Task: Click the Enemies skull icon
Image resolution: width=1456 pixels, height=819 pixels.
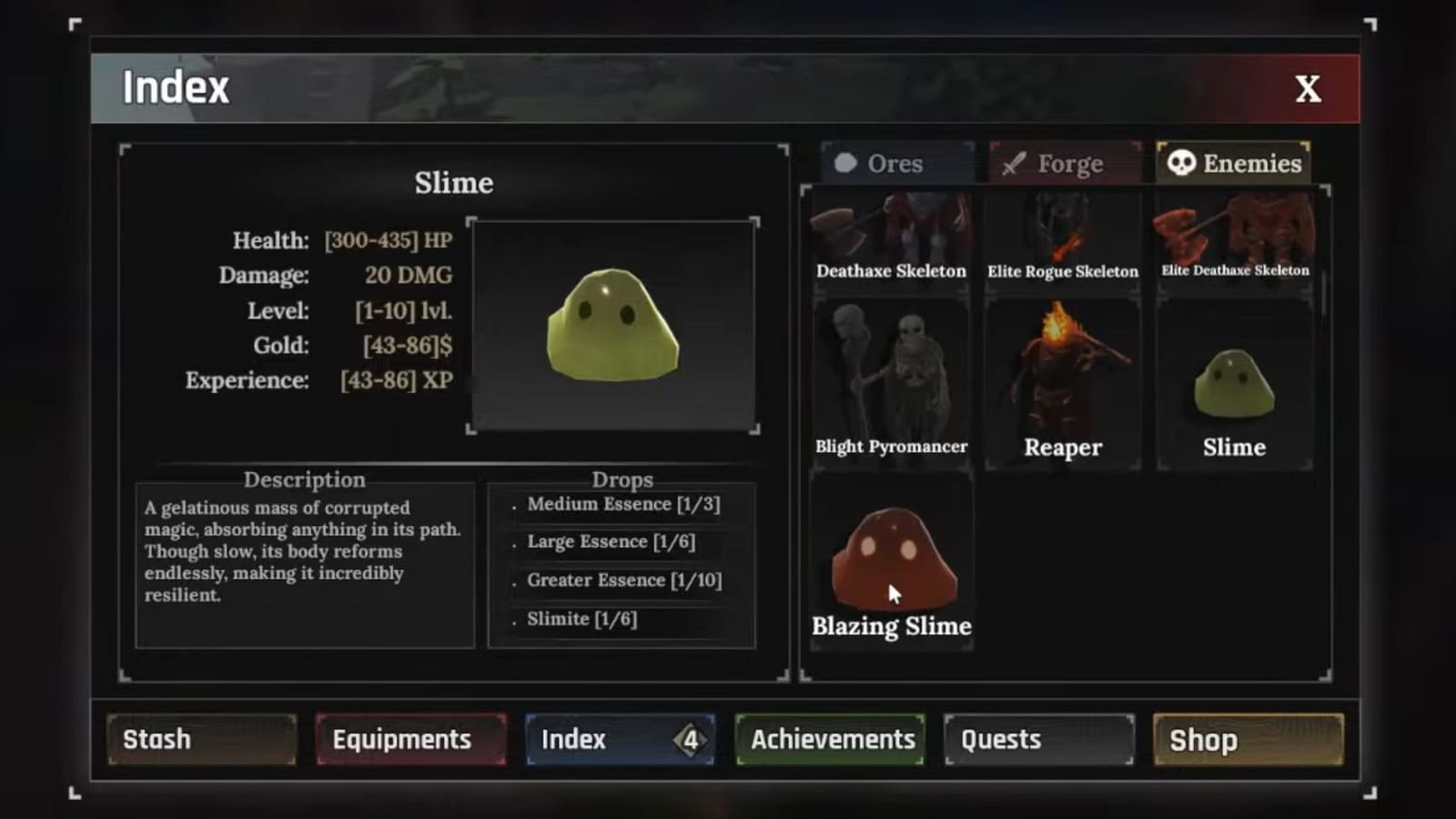Action: pyautogui.click(x=1179, y=164)
